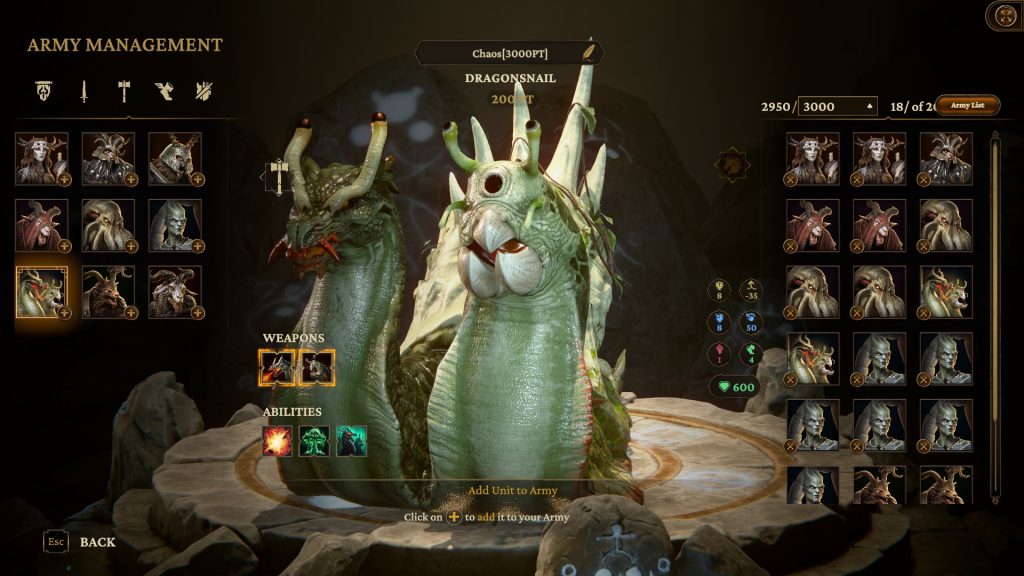Select the Dragonsnail unit portrait in roster
This screenshot has height=576, width=1024.
tap(41, 291)
